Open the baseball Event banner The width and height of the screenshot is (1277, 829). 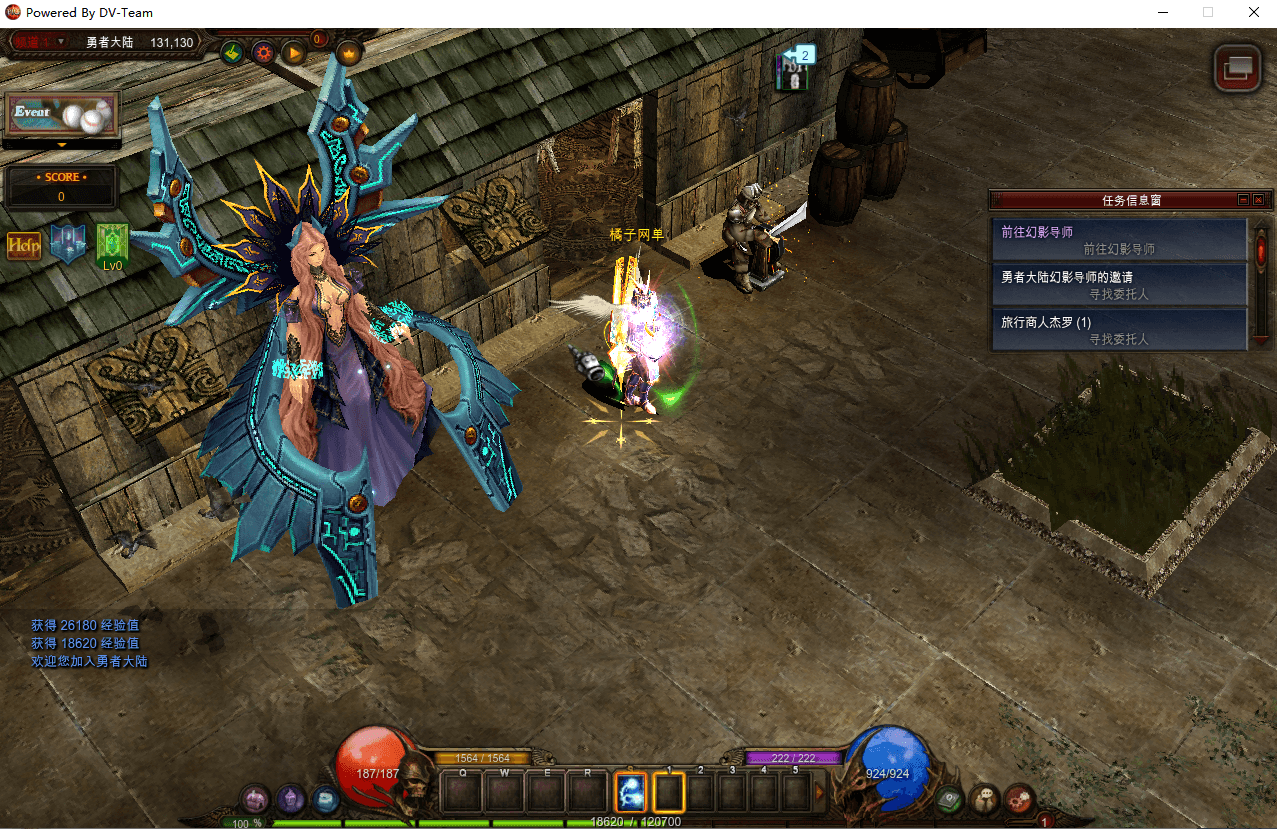click(62, 115)
